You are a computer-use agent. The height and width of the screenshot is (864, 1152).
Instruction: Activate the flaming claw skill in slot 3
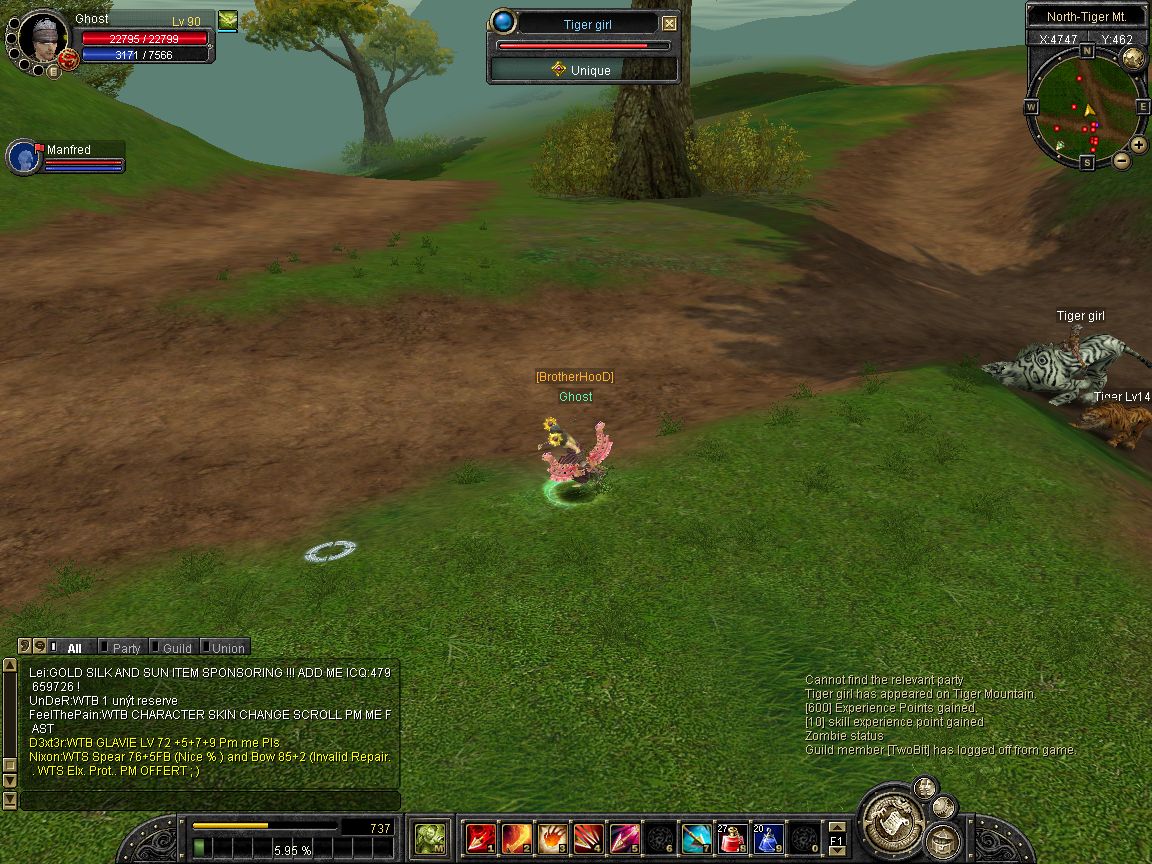click(552, 838)
